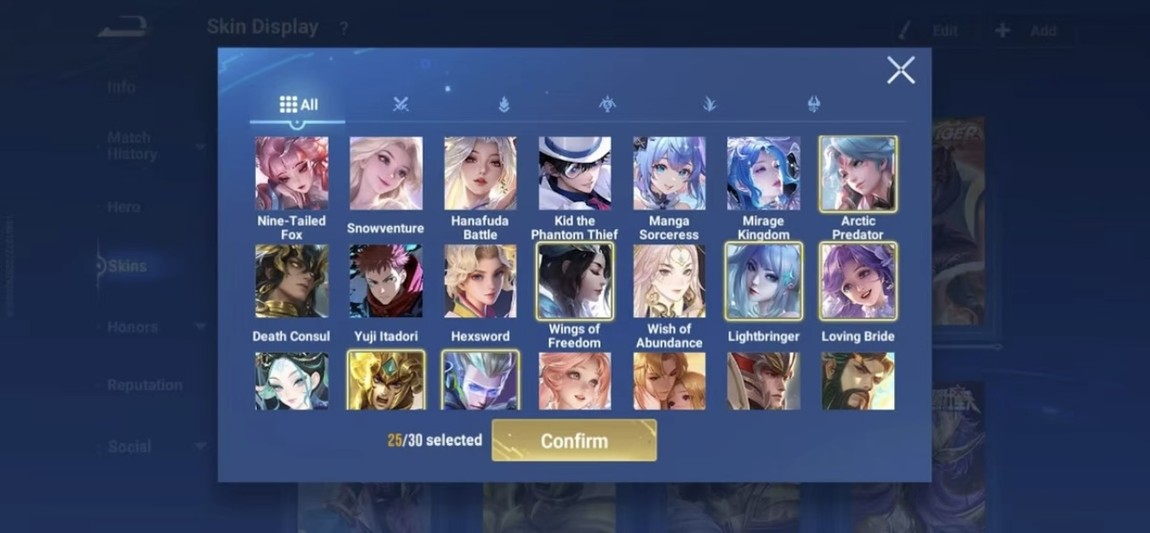This screenshot has height=533, width=1150.
Task: Deselect the Lightbringer skin
Action: pos(763,282)
